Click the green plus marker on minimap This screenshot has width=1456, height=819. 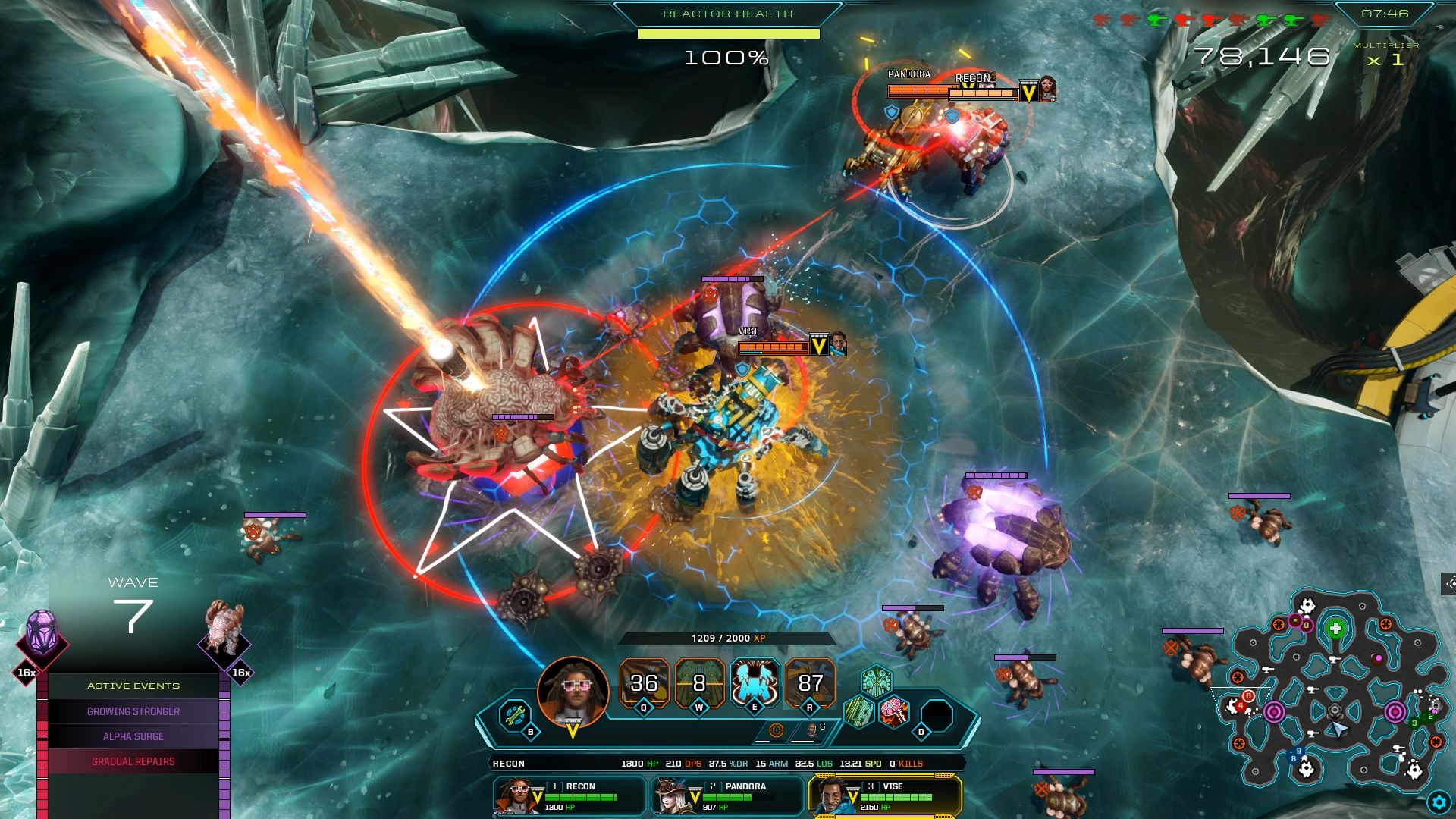1335,629
